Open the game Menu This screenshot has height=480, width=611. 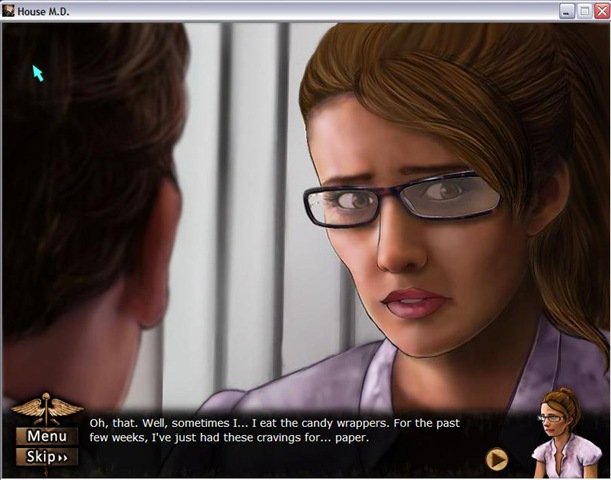click(x=47, y=436)
